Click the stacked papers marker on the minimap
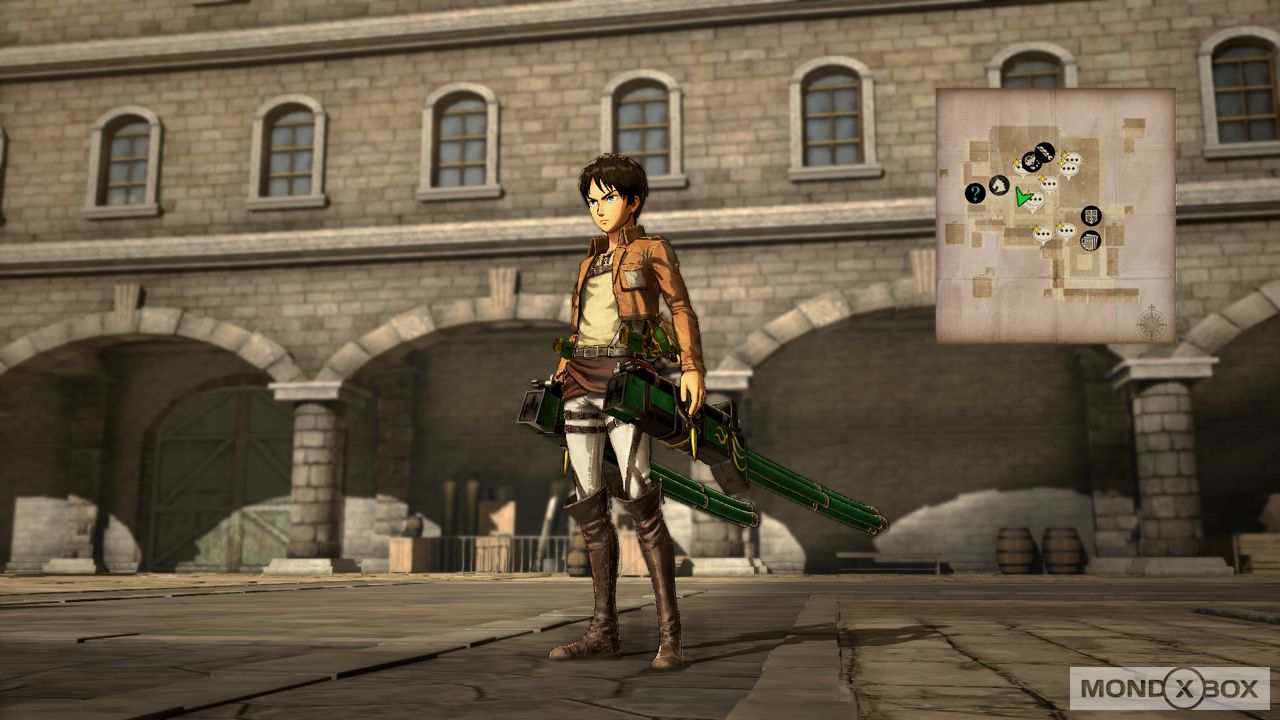 tap(1090, 240)
